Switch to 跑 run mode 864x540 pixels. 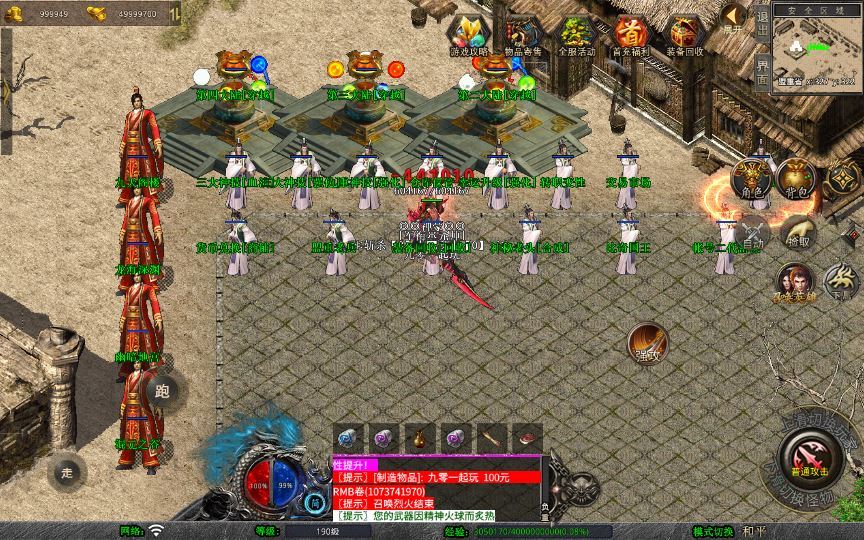click(x=163, y=391)
